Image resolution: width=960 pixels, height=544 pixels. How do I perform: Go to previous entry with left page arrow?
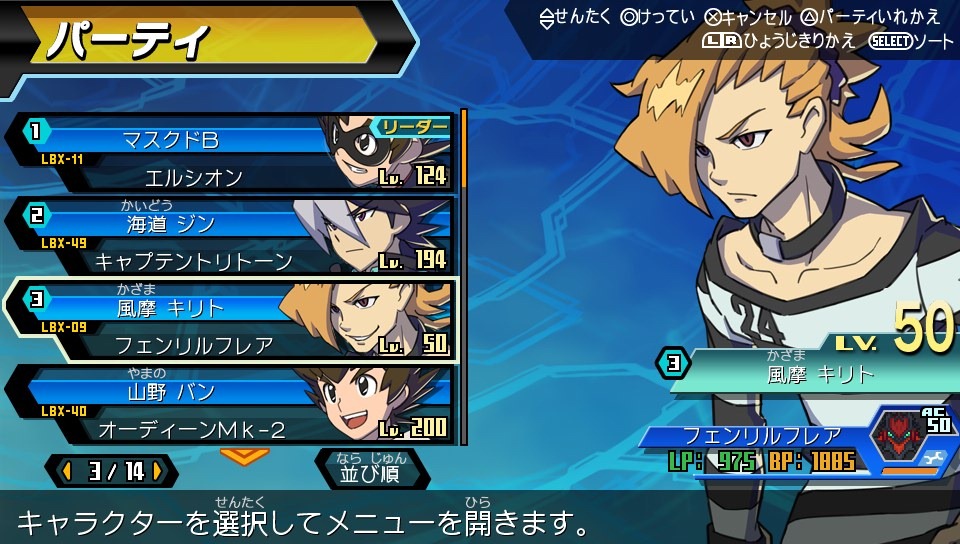(x=66, y=471)
